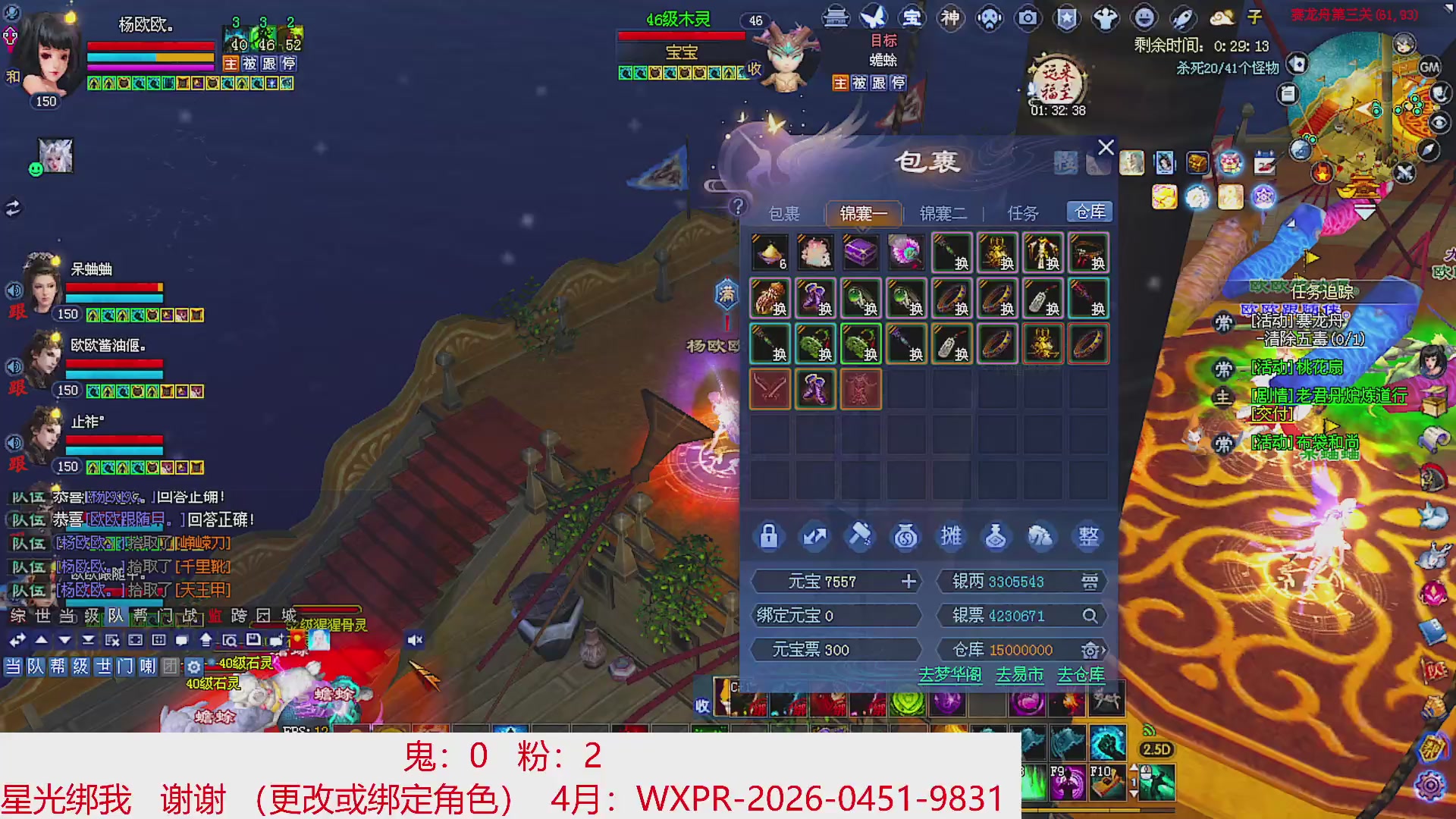Click the 神 icon in the top icon row
Viewport: 1456px width, 819px height.
click(x=952, y=19)
